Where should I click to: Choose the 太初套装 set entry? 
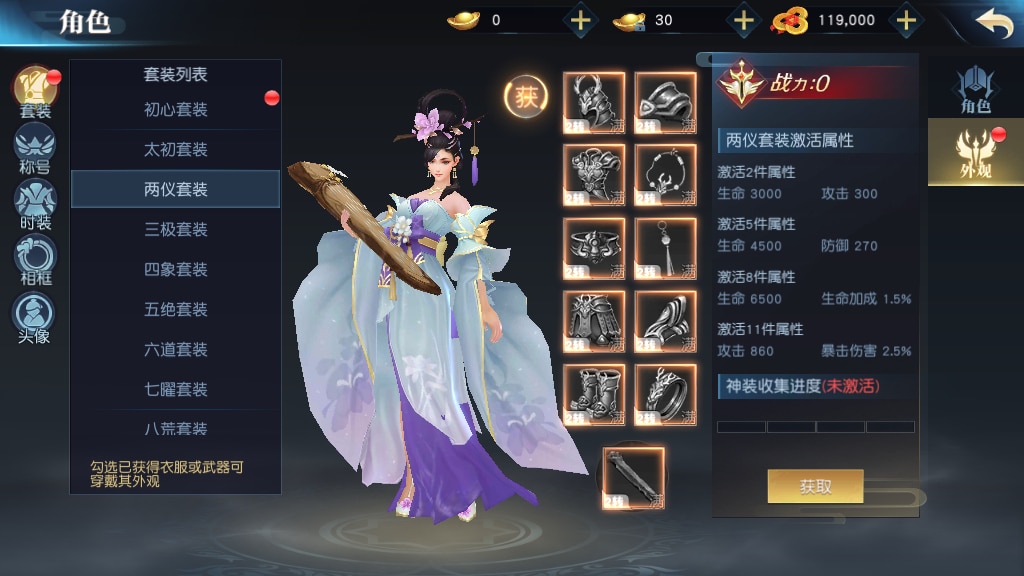click(175, 150)
